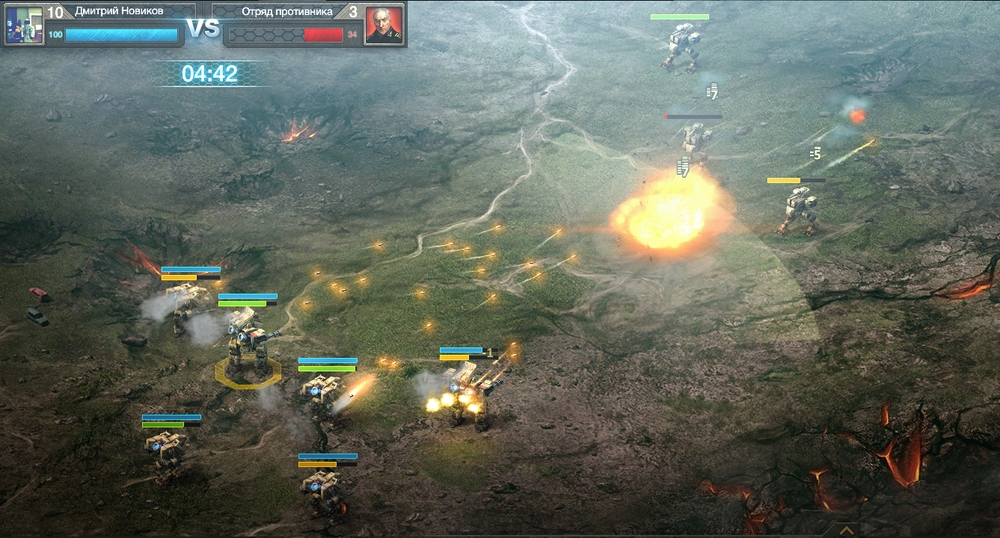The image size is (1000, 538).
Task: Select the mech with the yellow hexagon marker
Action: [x=245, y=346]
